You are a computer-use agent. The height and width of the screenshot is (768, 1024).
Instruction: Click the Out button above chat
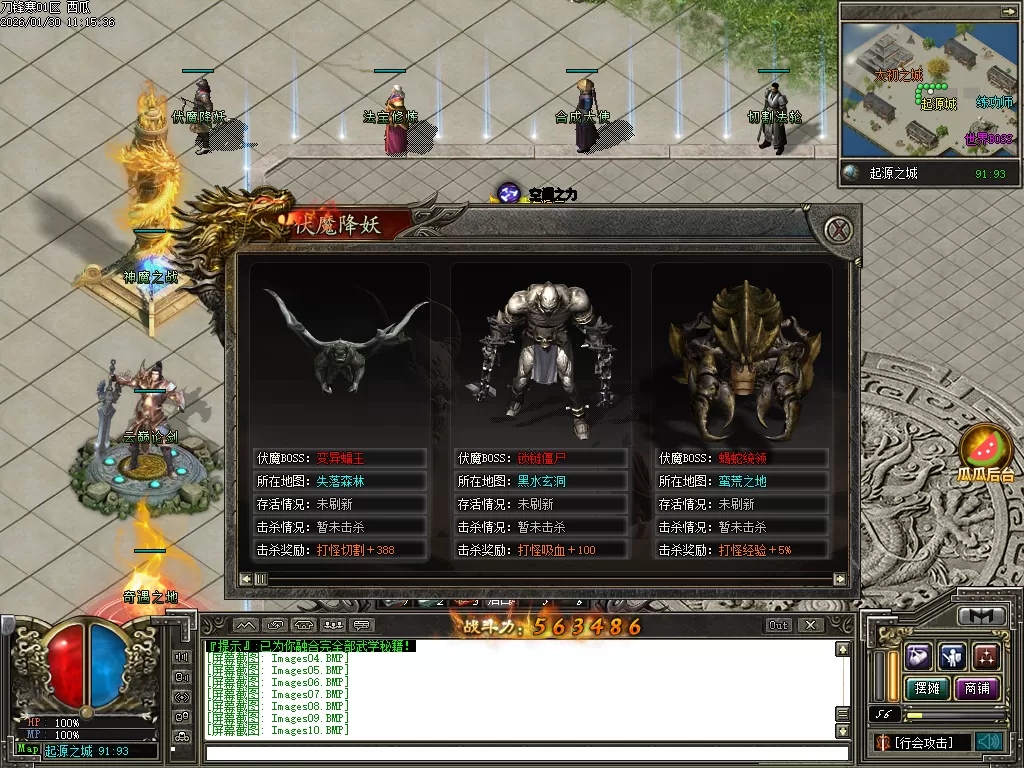coord(778,625)
